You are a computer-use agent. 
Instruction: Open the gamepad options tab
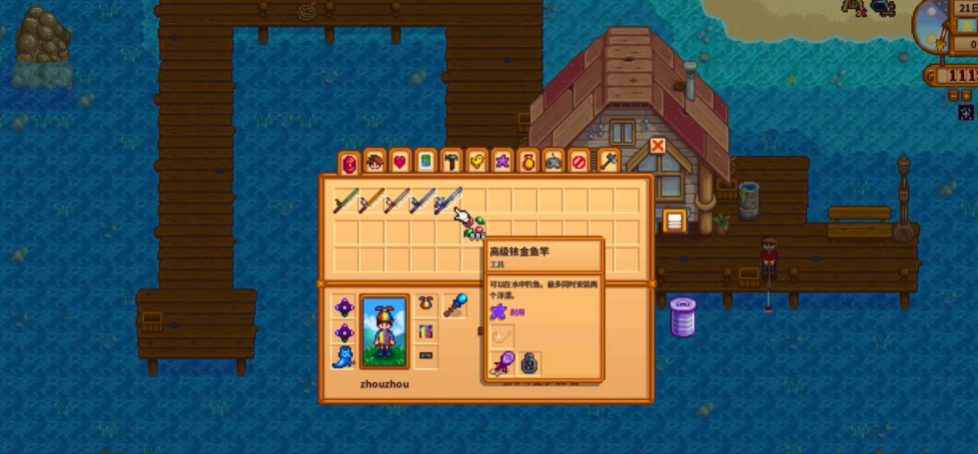click(554, 161)
